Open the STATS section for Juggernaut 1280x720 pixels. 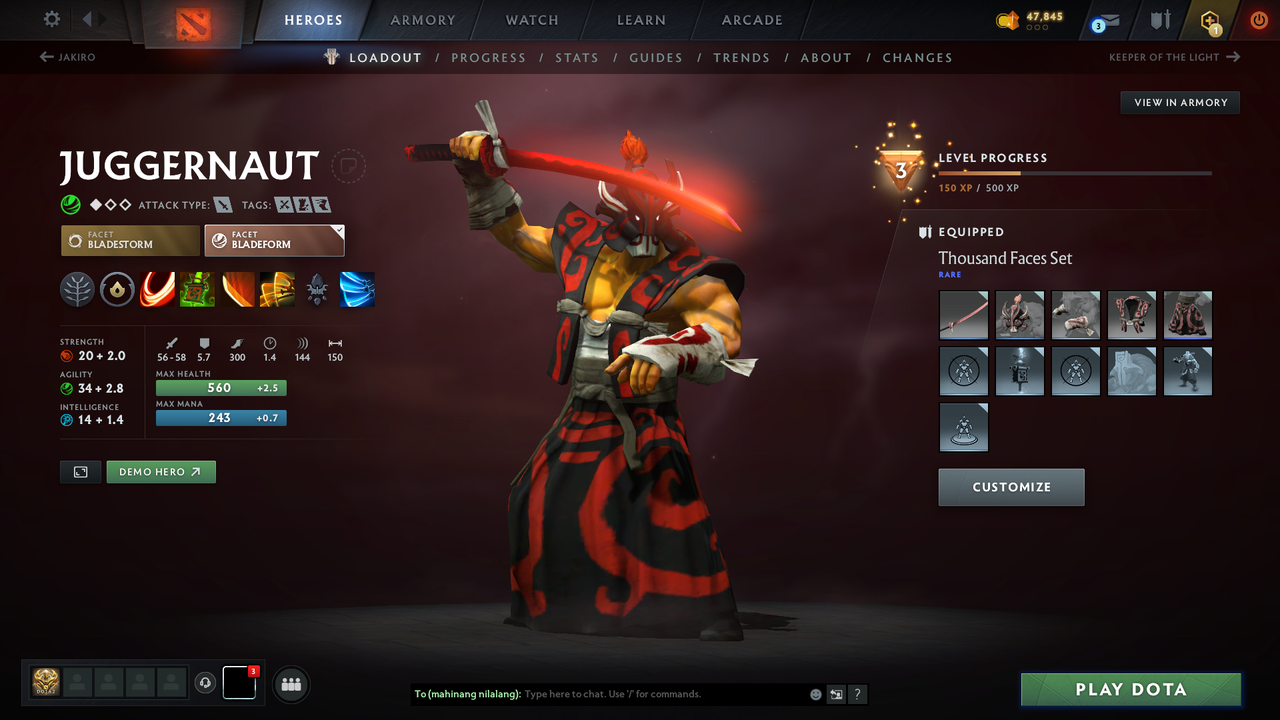click(577, 57)
